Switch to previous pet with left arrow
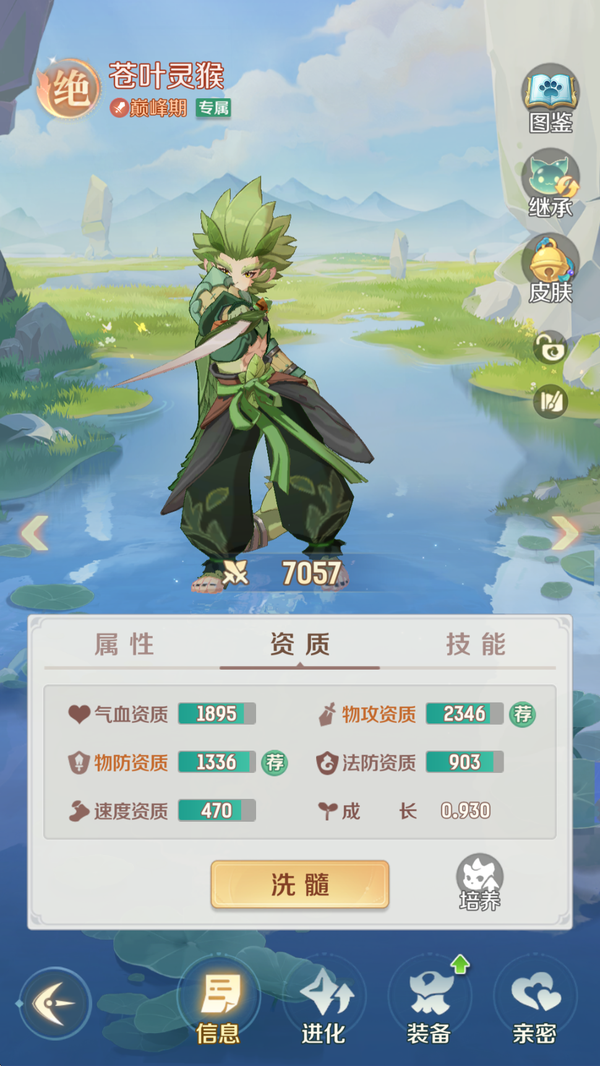 click(35, 533)
